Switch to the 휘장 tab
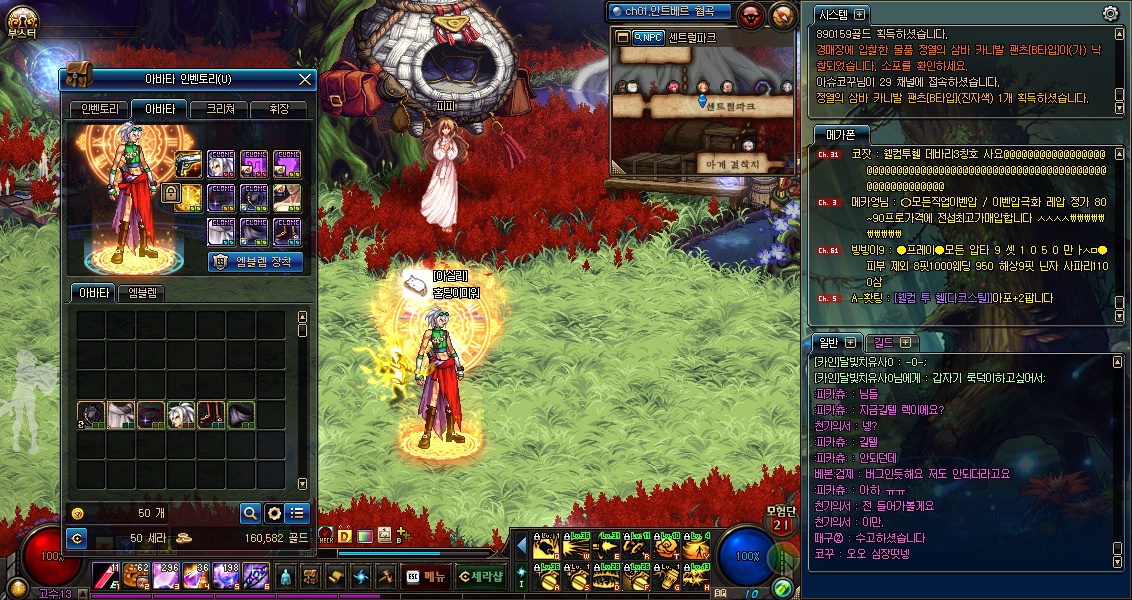Viewport: 1132px width, 600px height. coord(278,109)
